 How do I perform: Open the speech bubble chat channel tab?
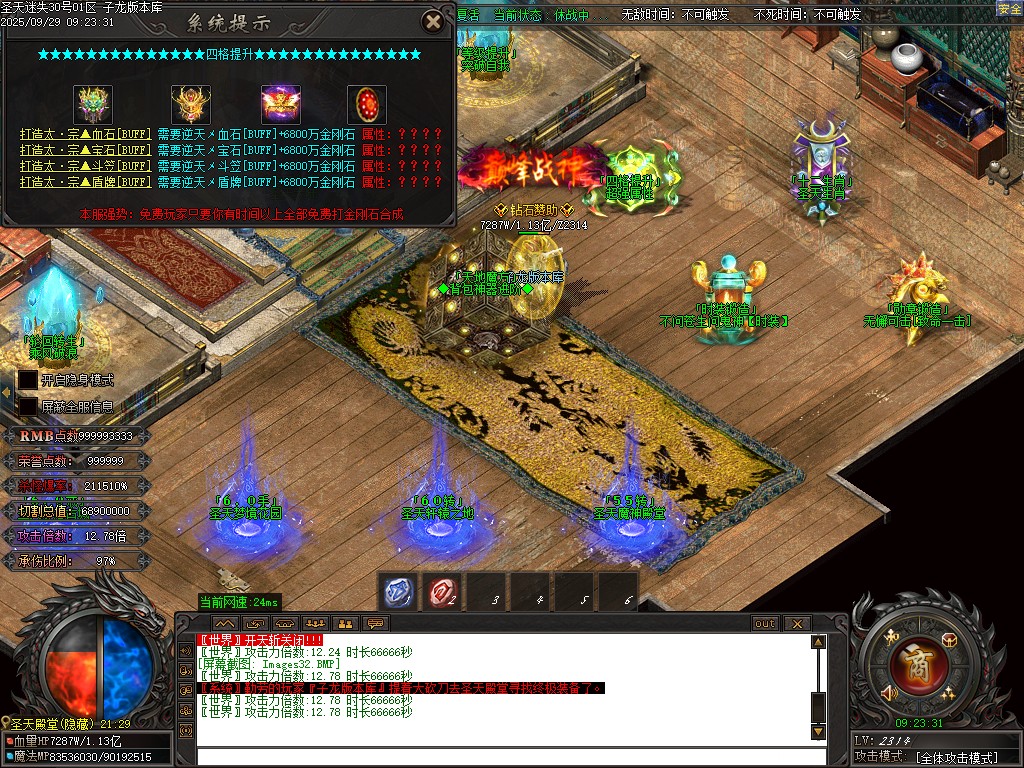click(376, 623)
